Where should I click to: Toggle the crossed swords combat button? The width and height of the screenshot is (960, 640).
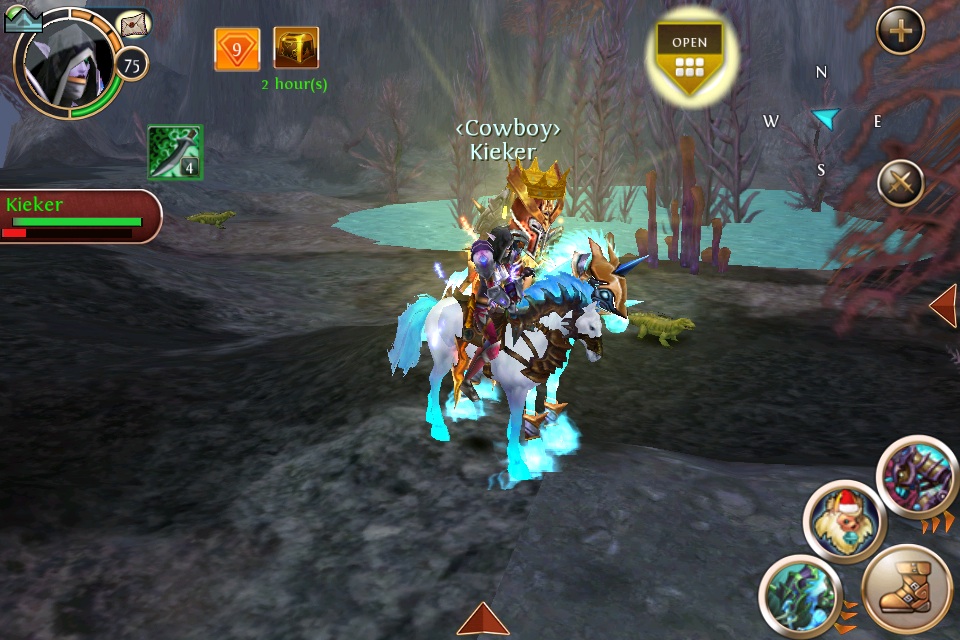click(900, 184)
